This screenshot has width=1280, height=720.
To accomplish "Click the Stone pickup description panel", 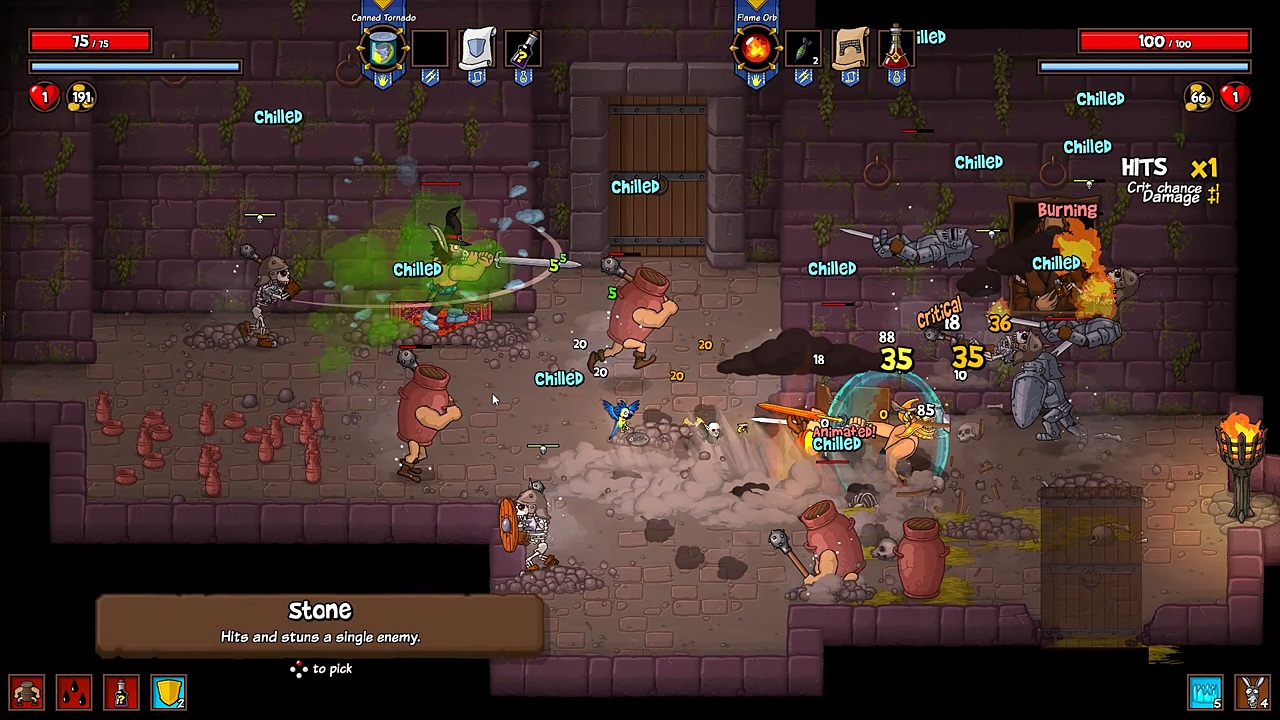I will [x=320, y=622].
